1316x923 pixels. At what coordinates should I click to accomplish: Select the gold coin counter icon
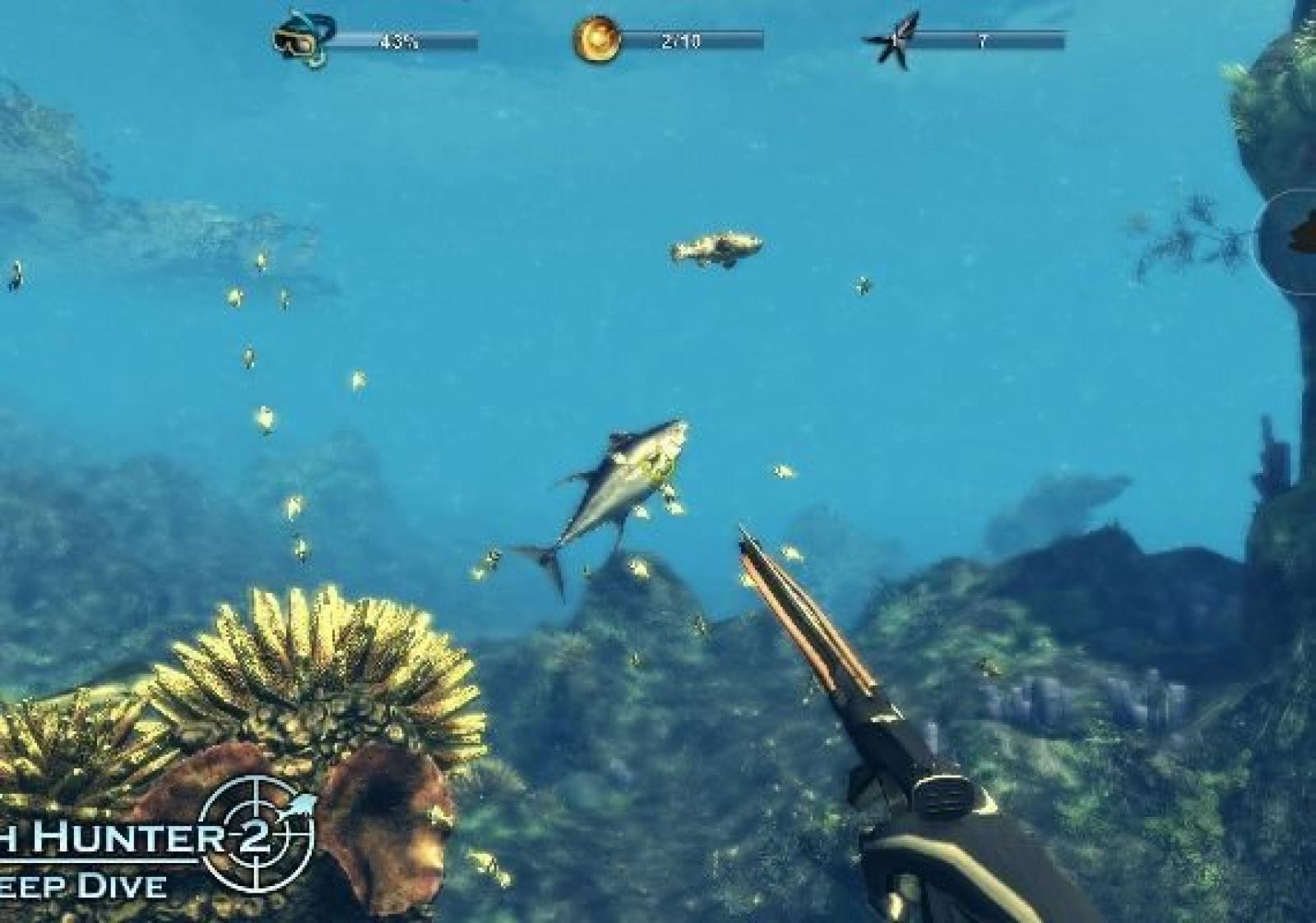pos(595,39)
